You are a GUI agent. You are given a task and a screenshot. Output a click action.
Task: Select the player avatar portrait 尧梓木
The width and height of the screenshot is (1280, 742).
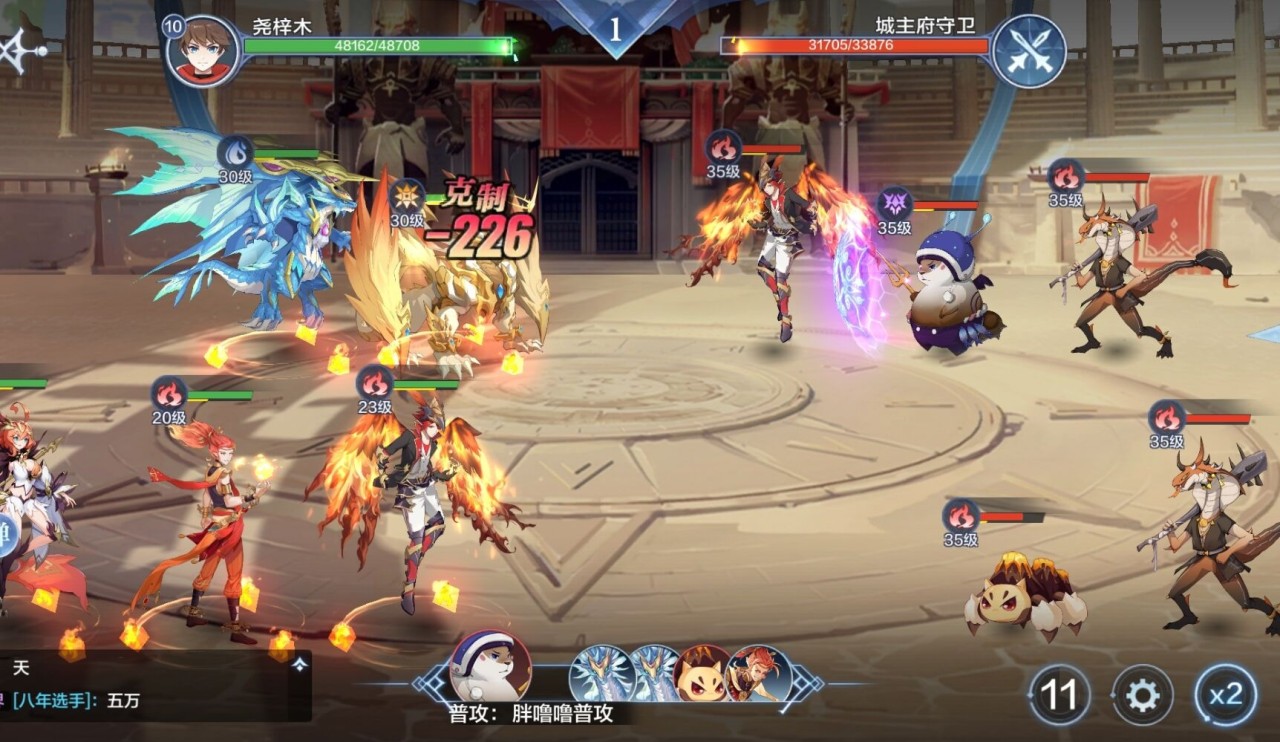(204, 51)
